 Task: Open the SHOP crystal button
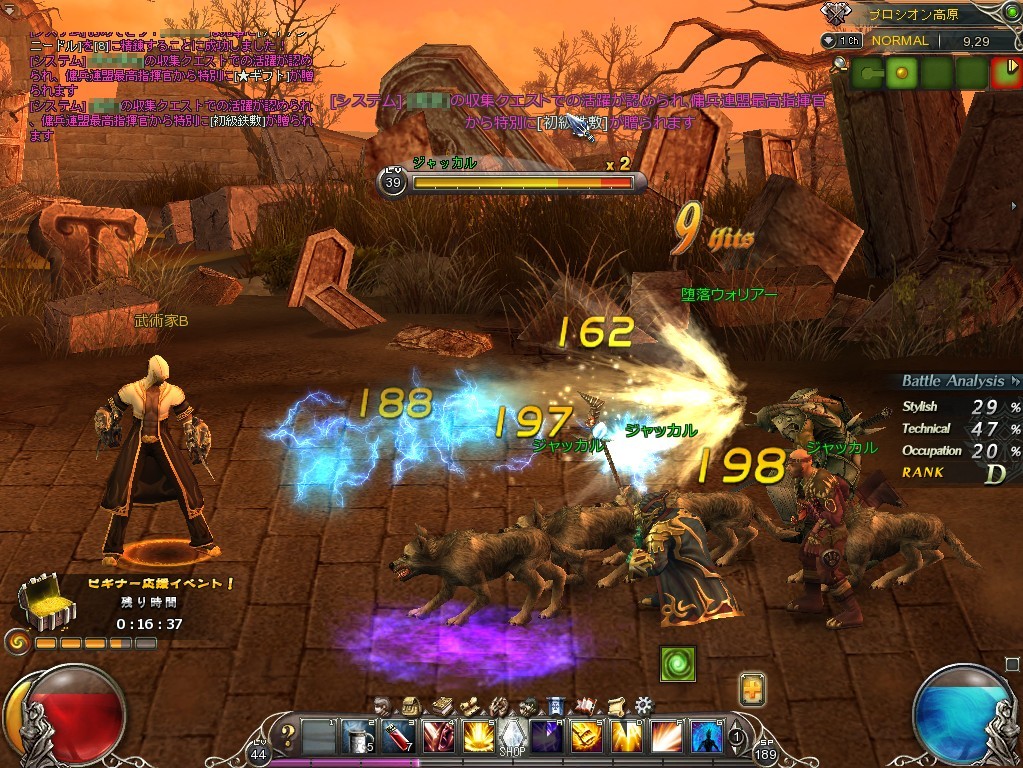[x=512, y=737]
